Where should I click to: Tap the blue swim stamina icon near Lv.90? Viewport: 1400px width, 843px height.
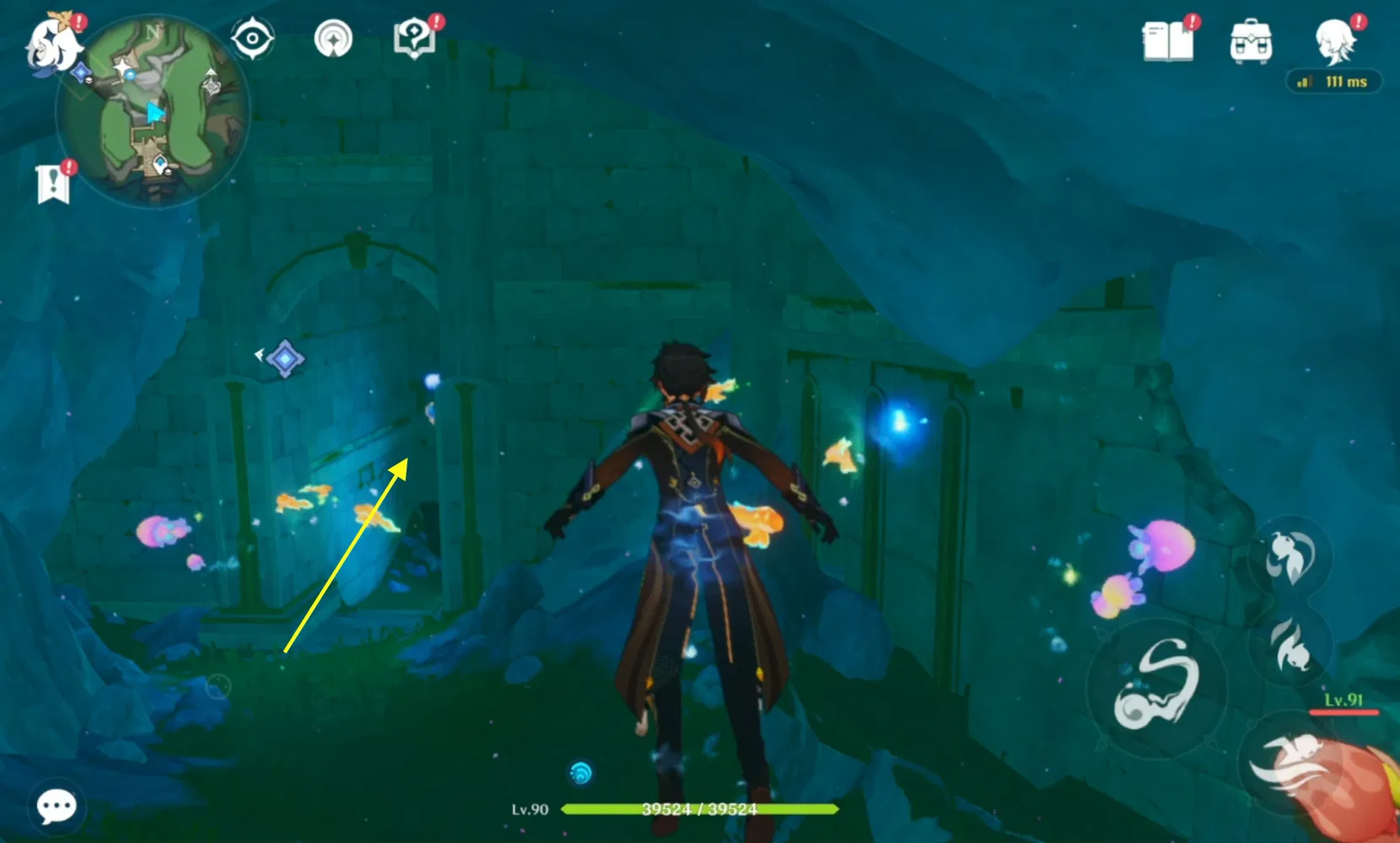pyautogui.click(x=581, y=770)
